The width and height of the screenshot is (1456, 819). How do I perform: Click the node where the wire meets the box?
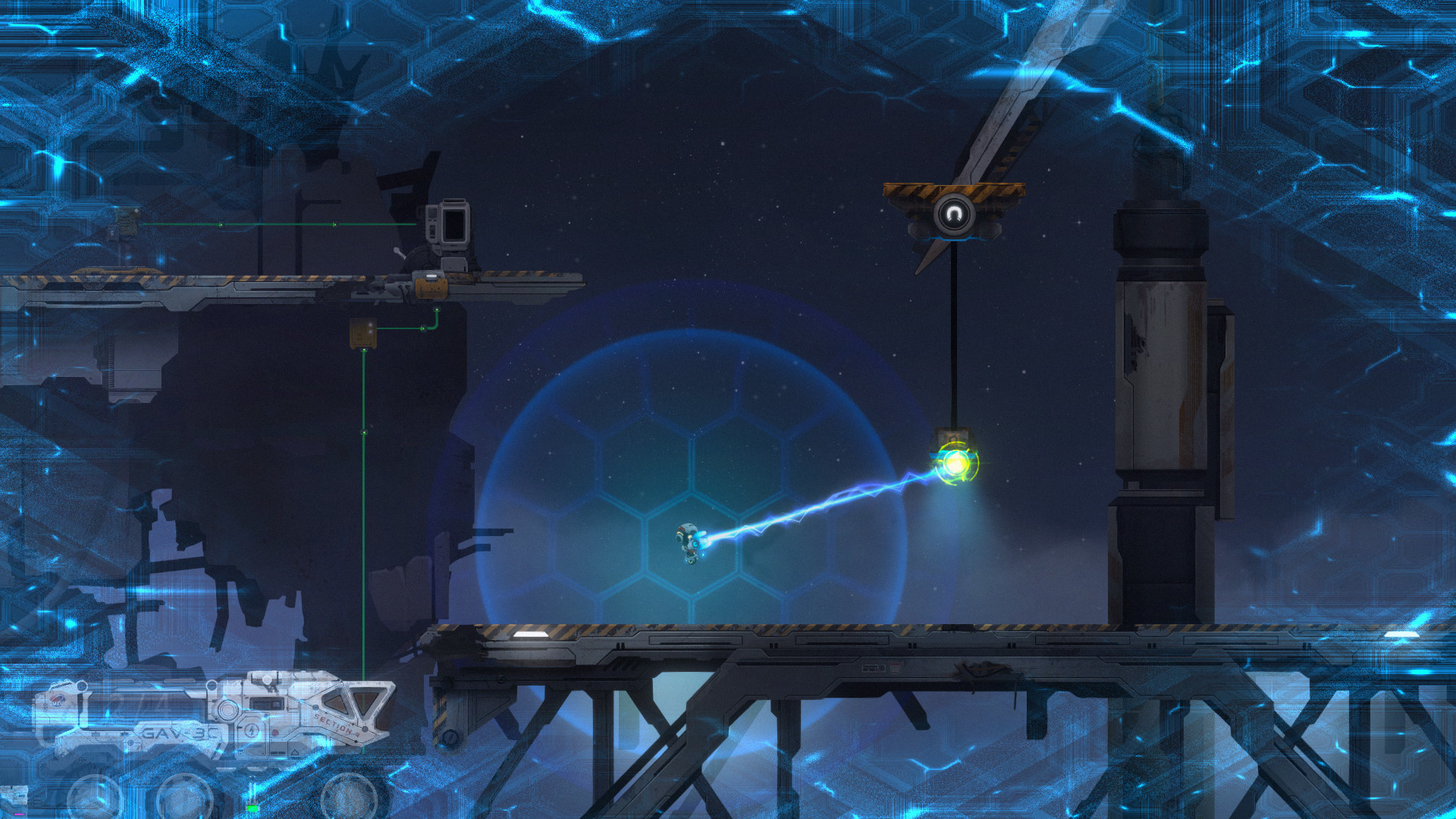tap(364, 350)
